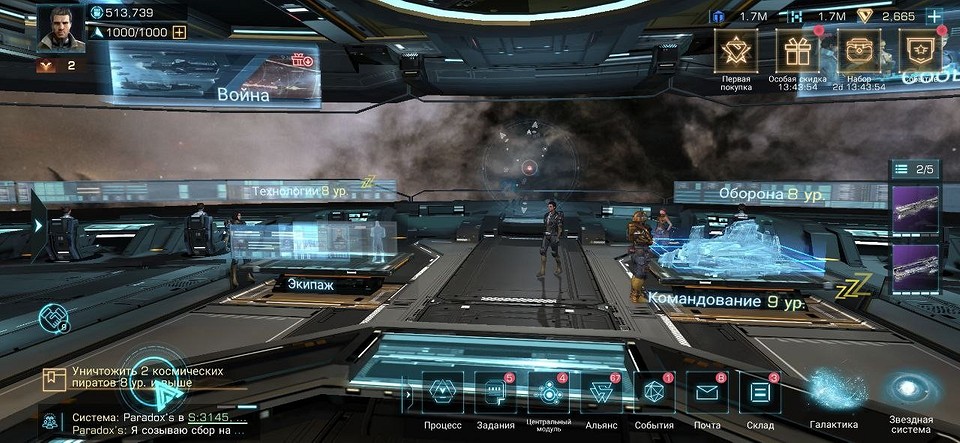Expand the left side panel arrow

[38, 226]
